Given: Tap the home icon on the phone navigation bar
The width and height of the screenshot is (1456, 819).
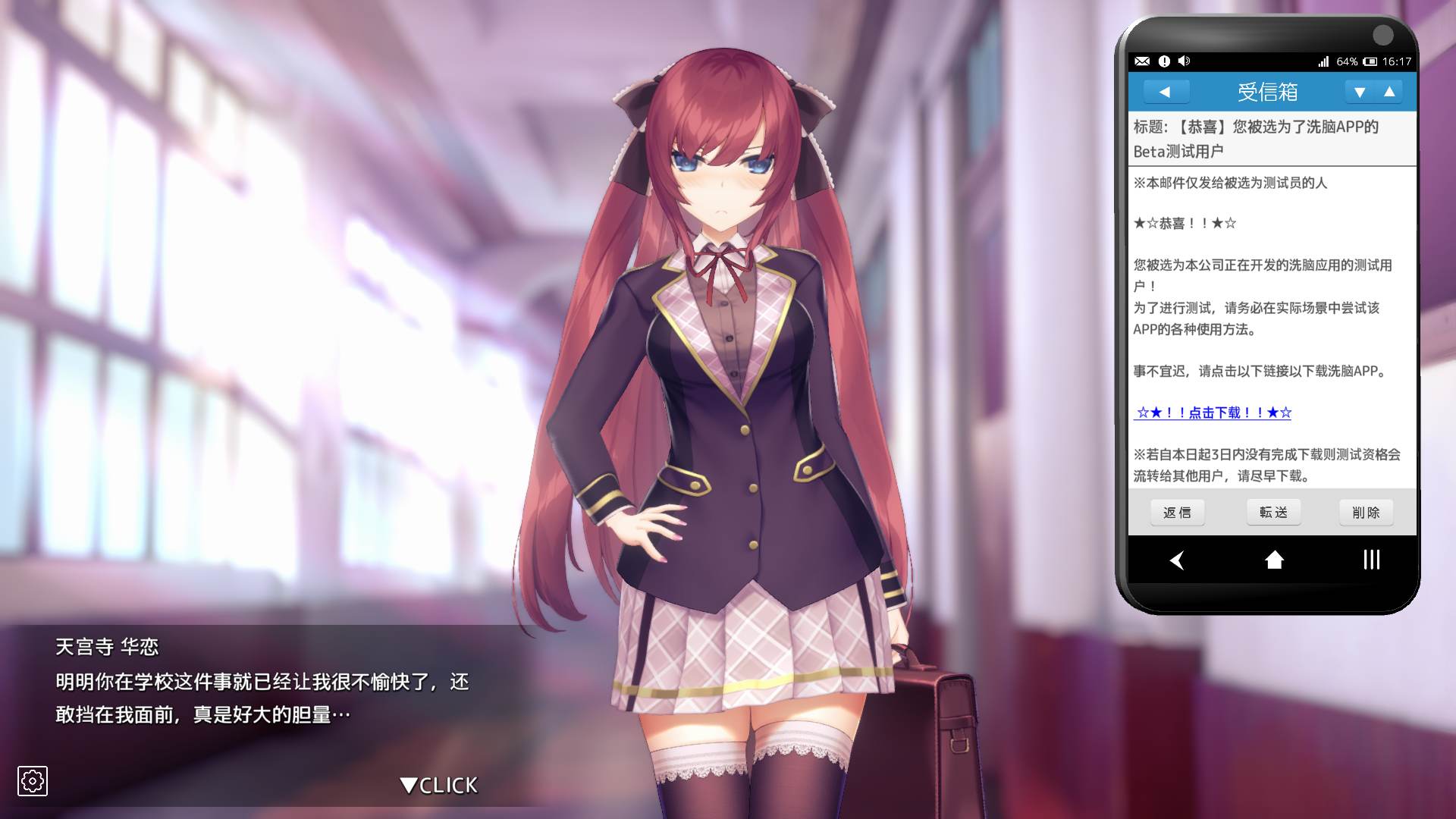Looking at the screenshot, I should pyautogui.click(x=1273, y=560).
